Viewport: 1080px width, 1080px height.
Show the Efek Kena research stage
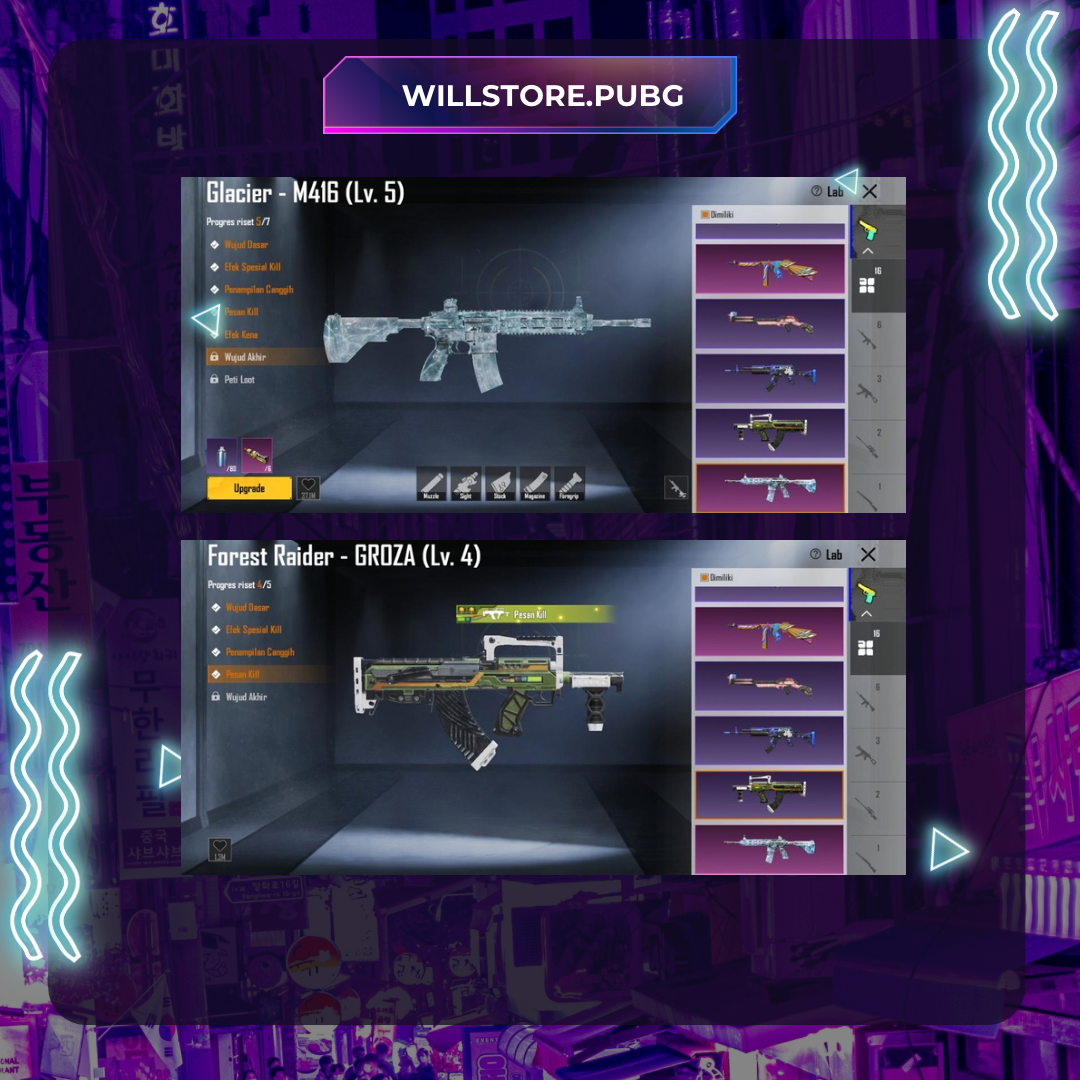click(x=240, y=335)
